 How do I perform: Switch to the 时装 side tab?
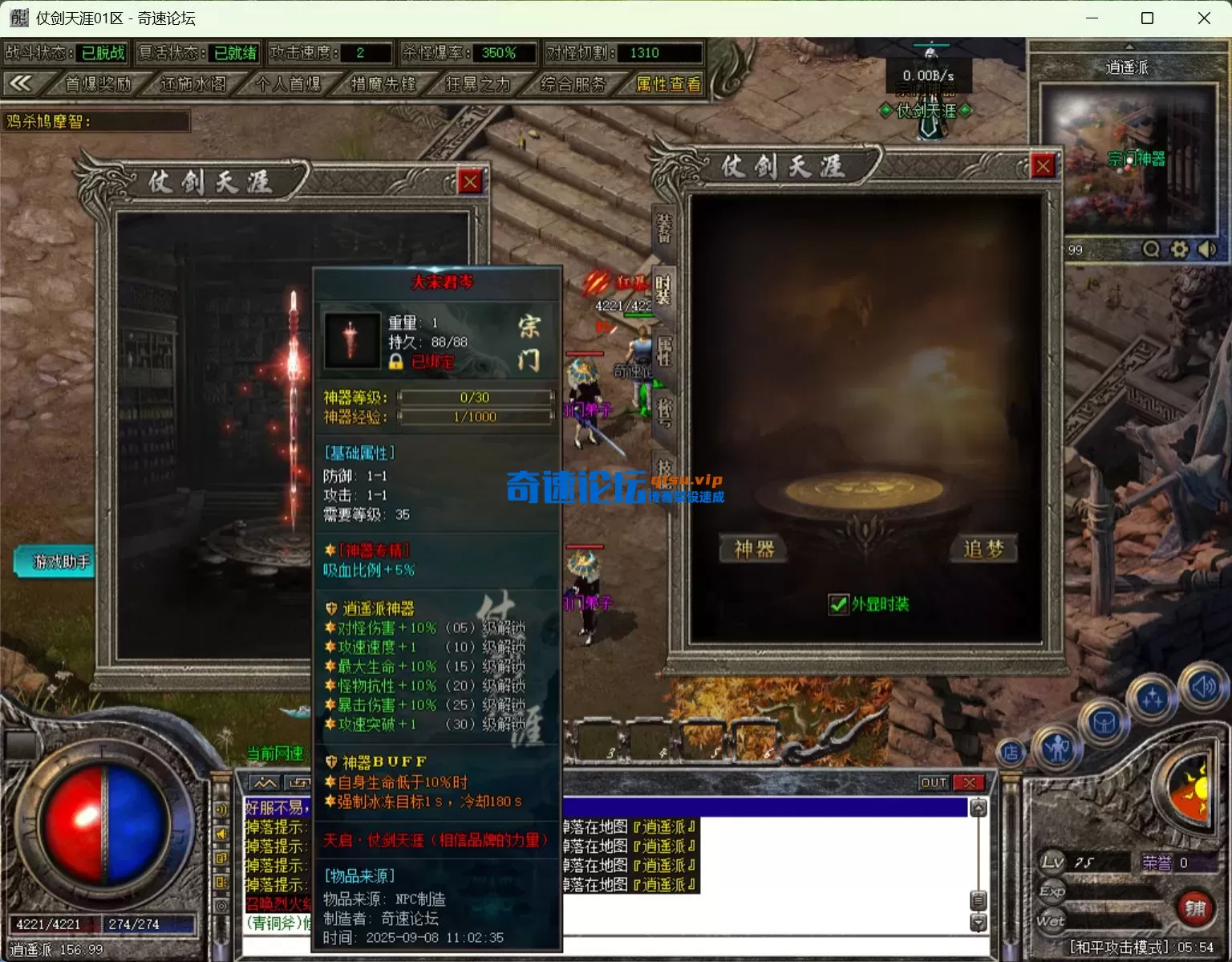(663, 288)
